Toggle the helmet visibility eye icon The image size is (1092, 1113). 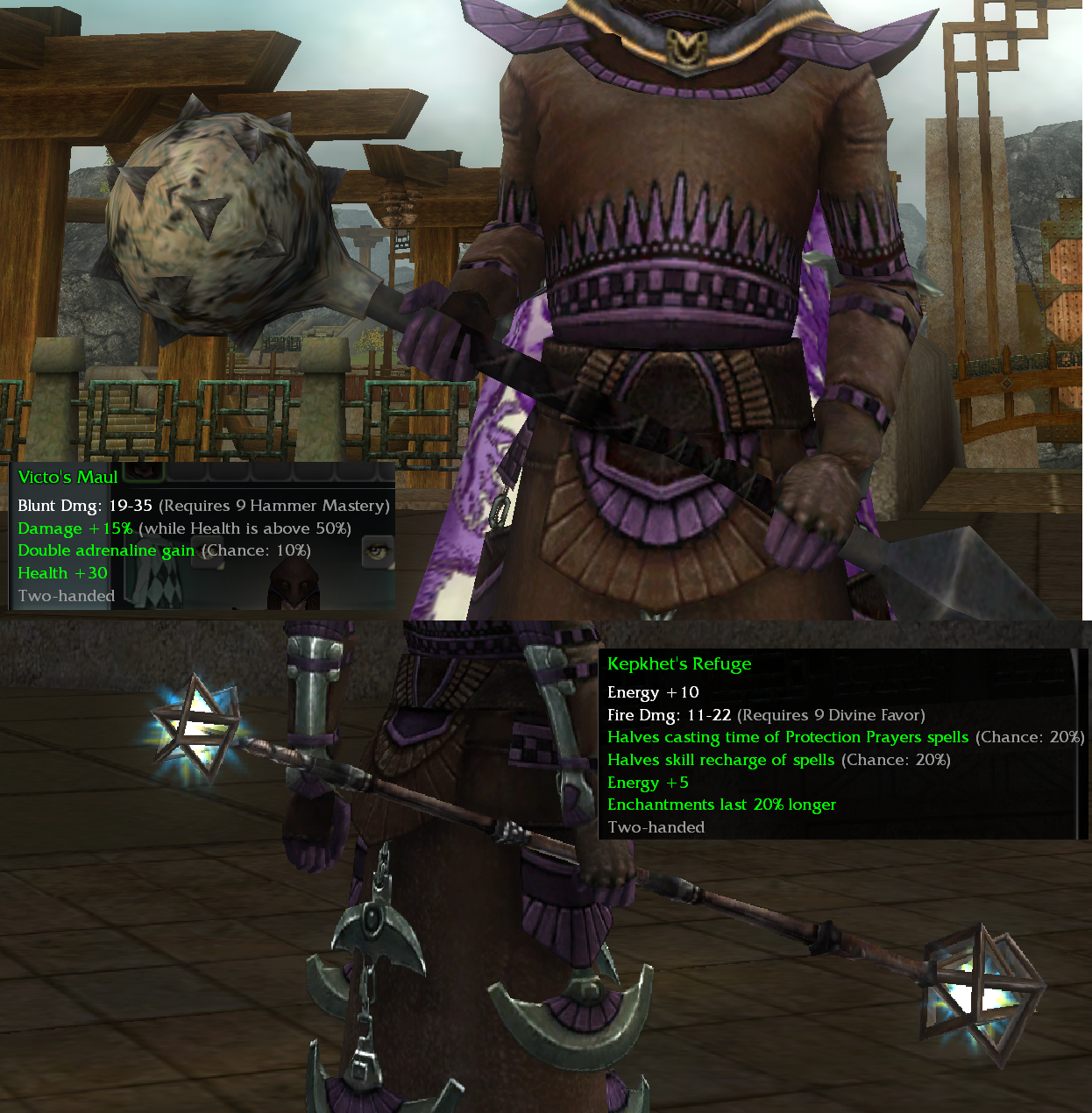point(378,551)
